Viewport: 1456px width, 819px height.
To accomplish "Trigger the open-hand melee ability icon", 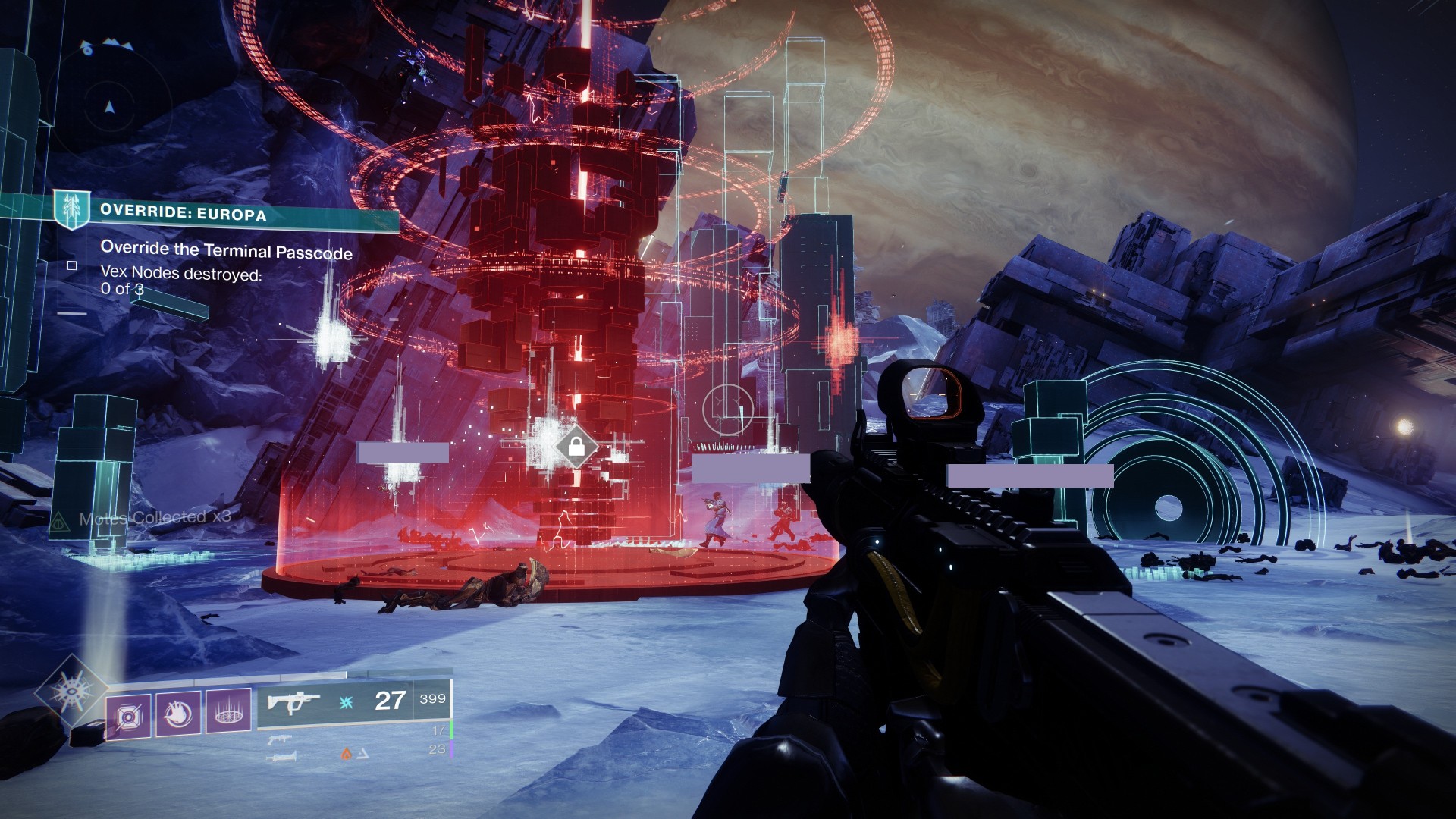I will tap(177, 713).
